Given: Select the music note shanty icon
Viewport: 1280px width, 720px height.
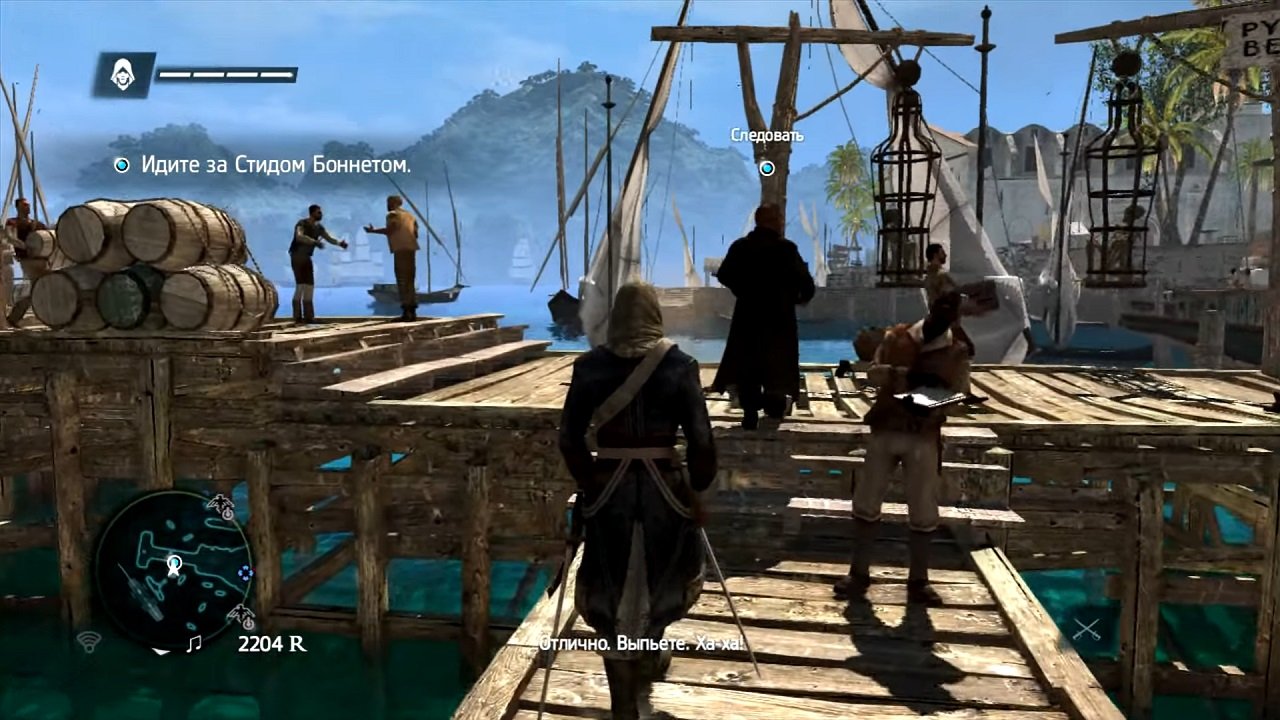Looking at the screenshot, I should click(x=196, y=642).
